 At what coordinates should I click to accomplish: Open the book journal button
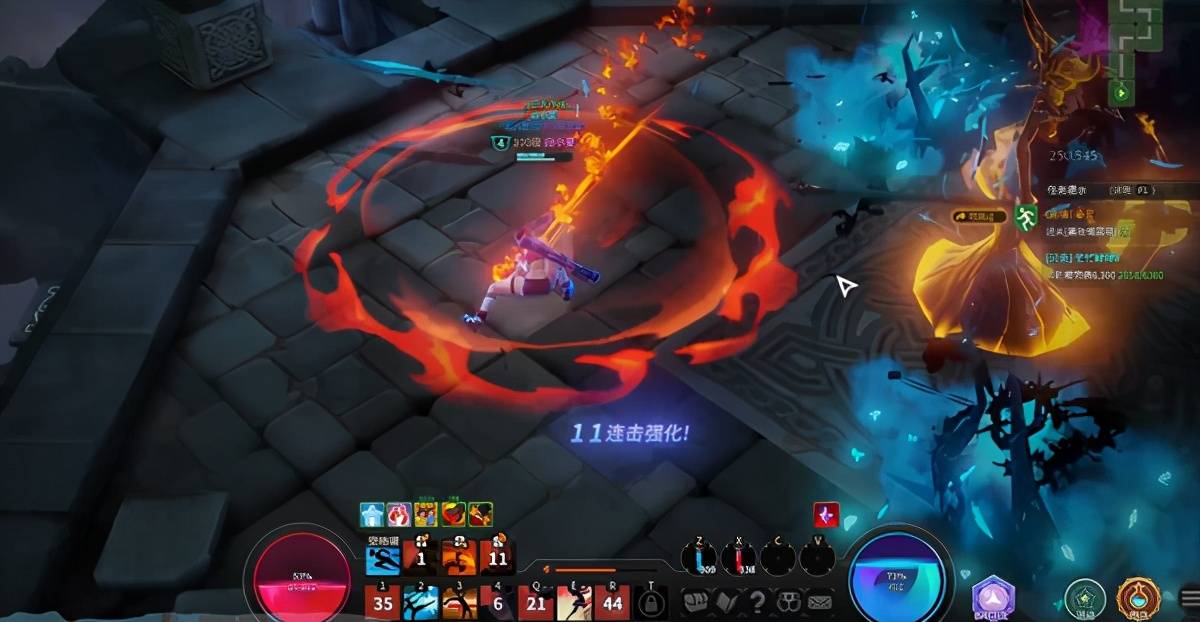pyautogui.click(x=727, y=602)
